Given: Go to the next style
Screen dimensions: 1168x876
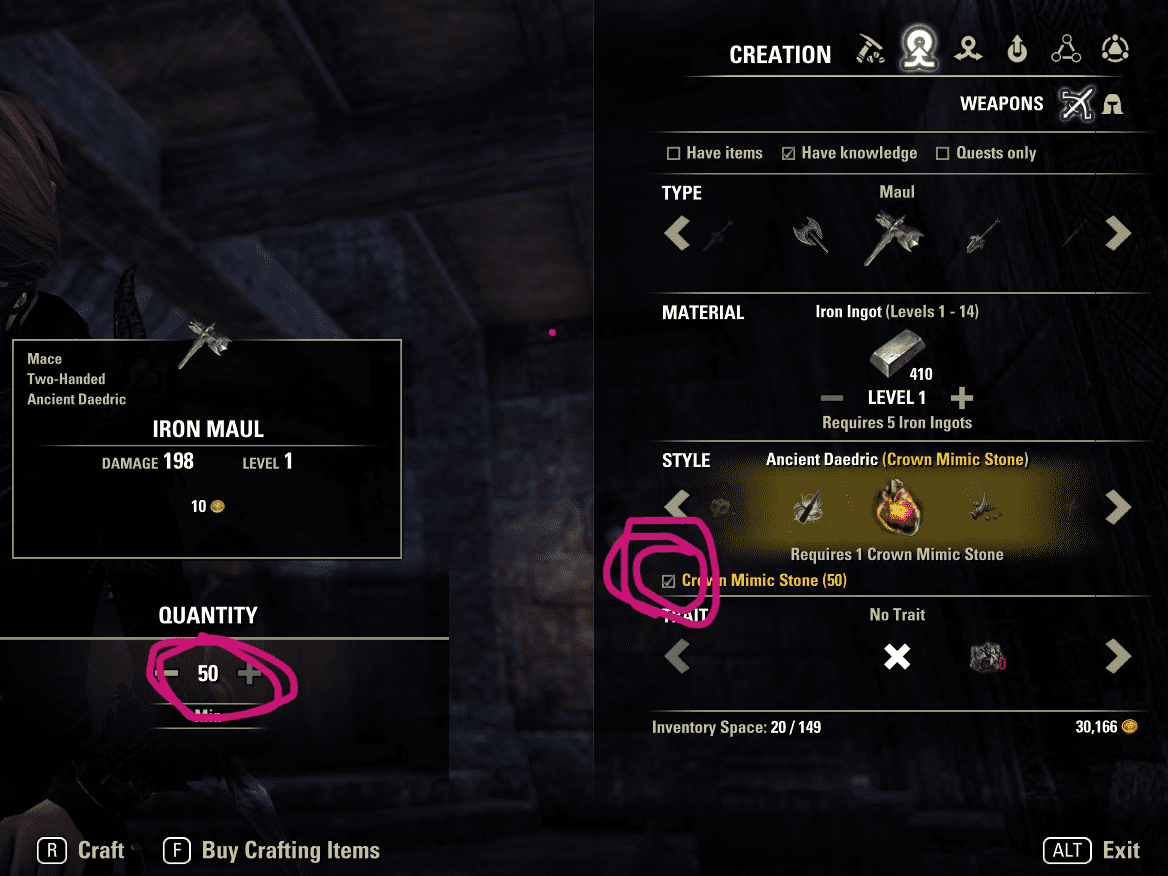Looking at the screenshot, I should [x=1117, y=507].
